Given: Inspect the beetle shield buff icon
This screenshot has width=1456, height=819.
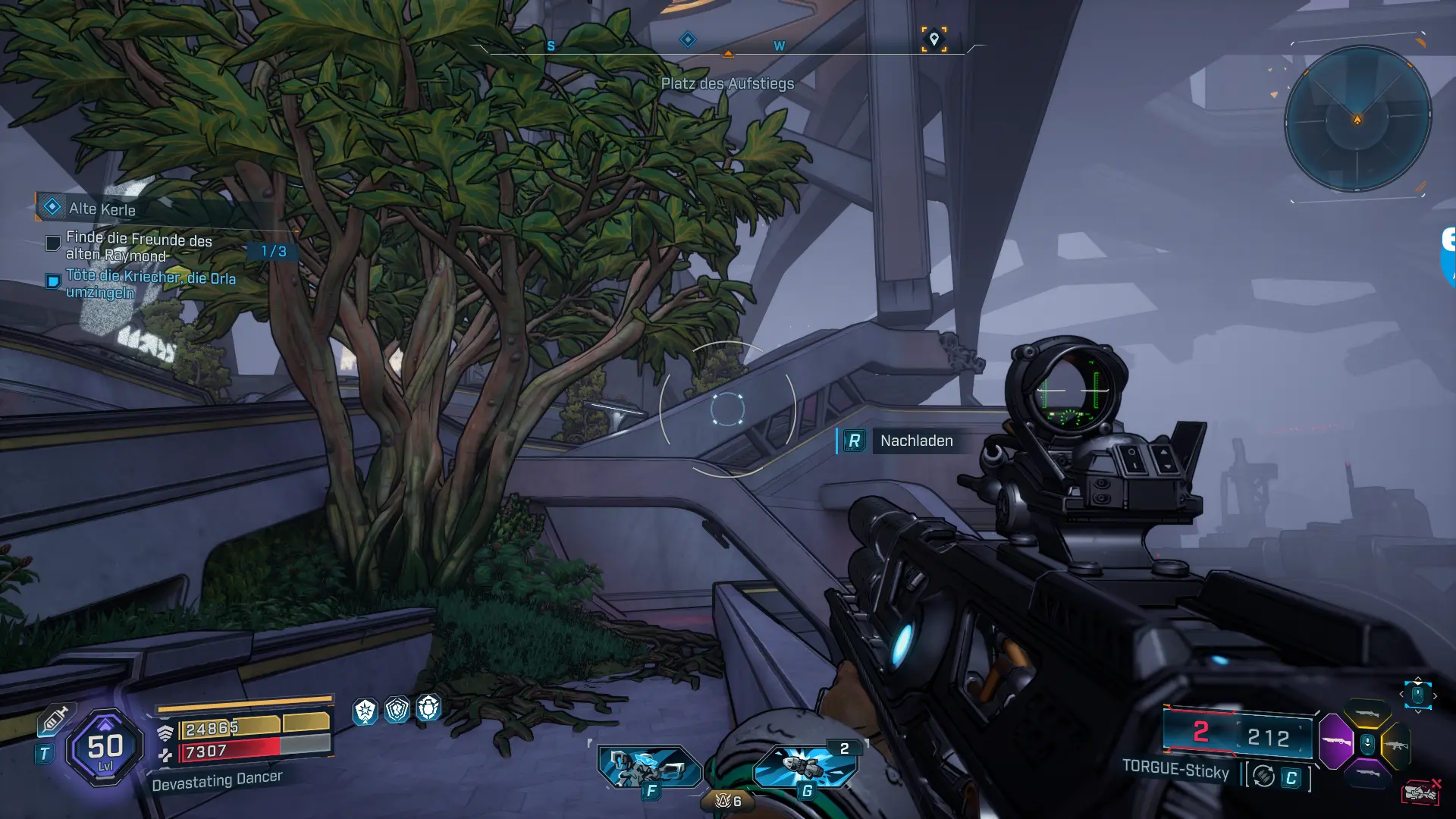Looking at the screenshot, I should click(428, 708).
